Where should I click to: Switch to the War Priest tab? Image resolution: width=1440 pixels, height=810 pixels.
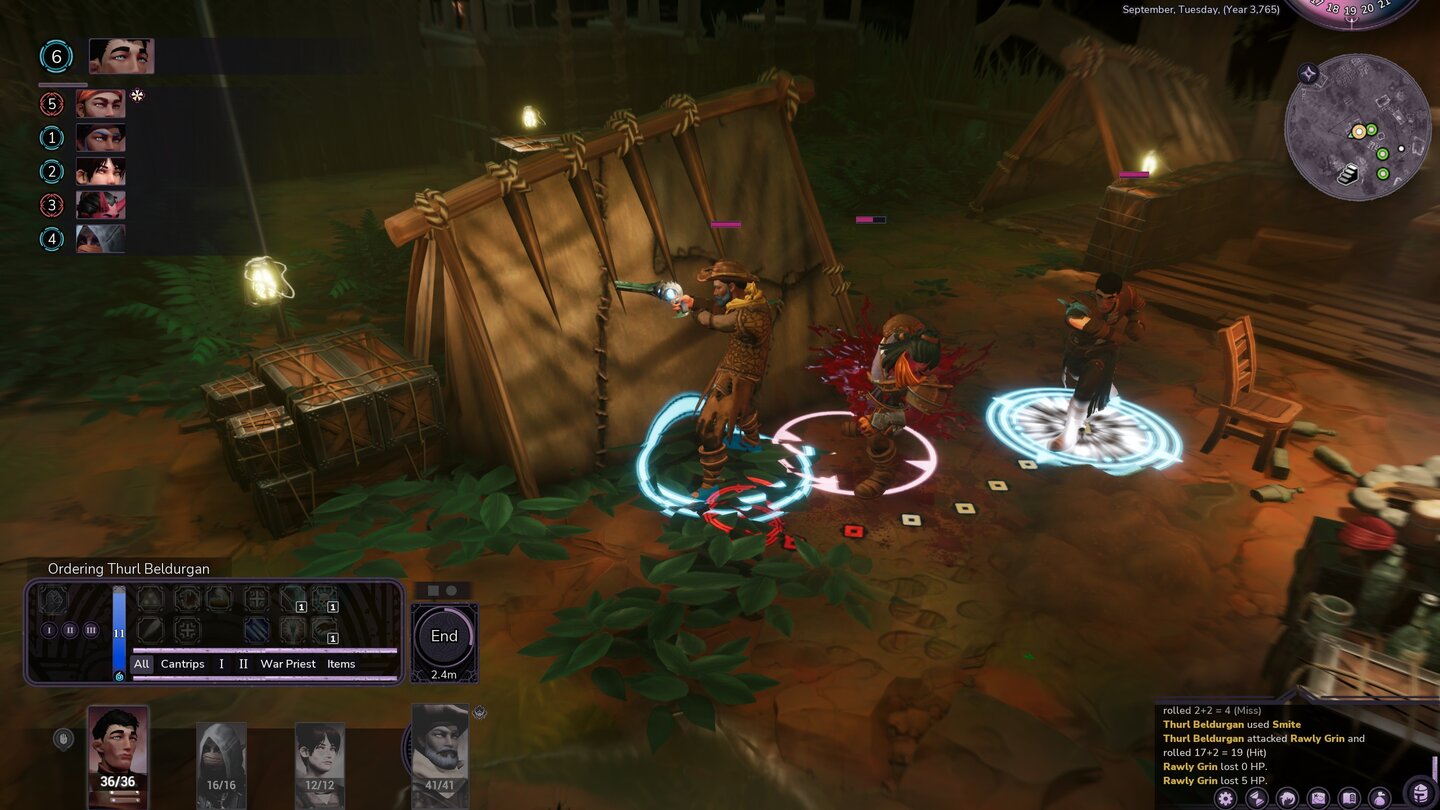pyautogui.click(x=288, y=664)
